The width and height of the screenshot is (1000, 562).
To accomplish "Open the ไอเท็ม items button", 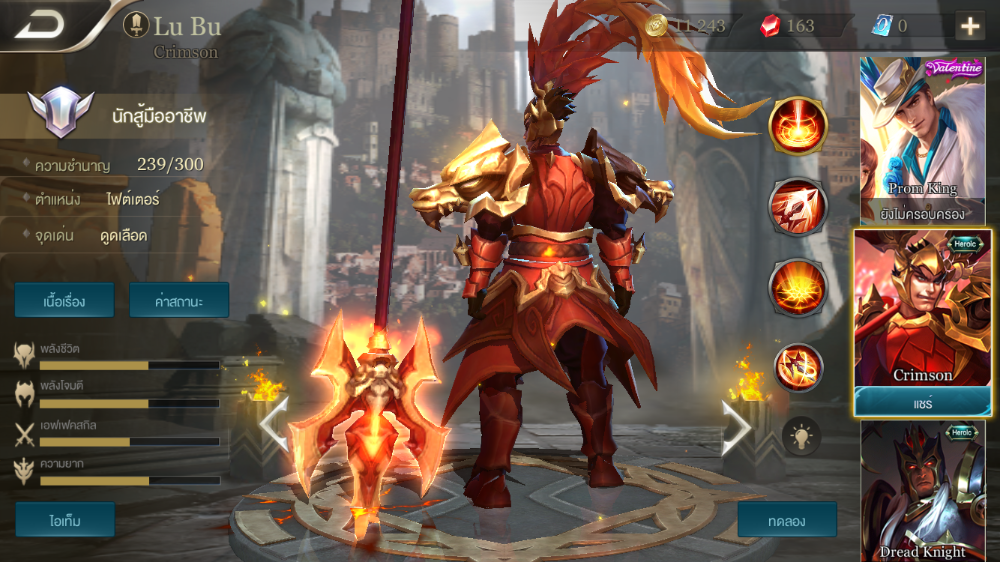I will click(x=65, y=520).
